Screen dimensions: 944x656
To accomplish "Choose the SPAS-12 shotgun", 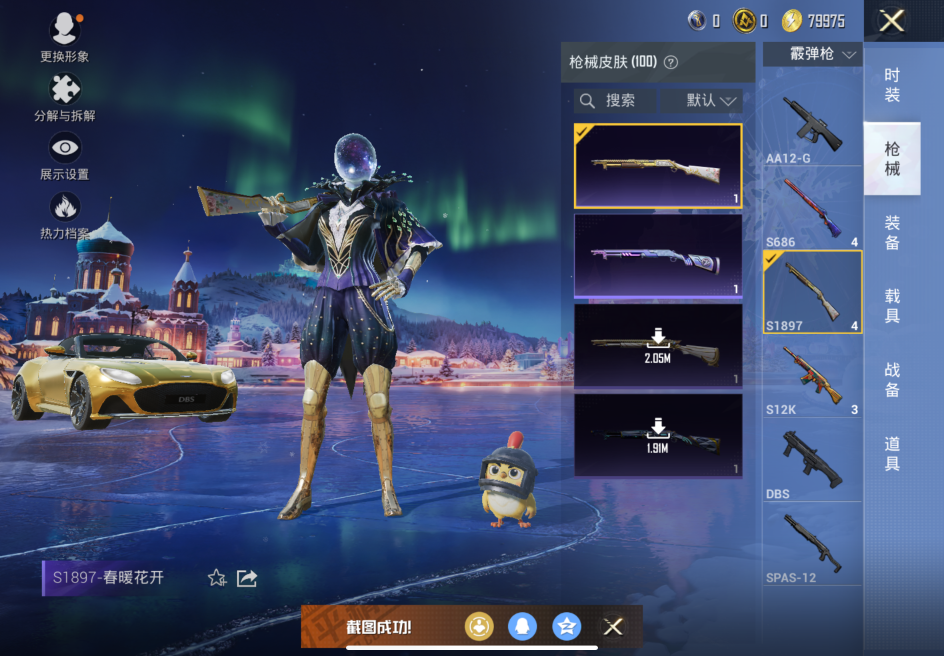I will tap(812, 546).
